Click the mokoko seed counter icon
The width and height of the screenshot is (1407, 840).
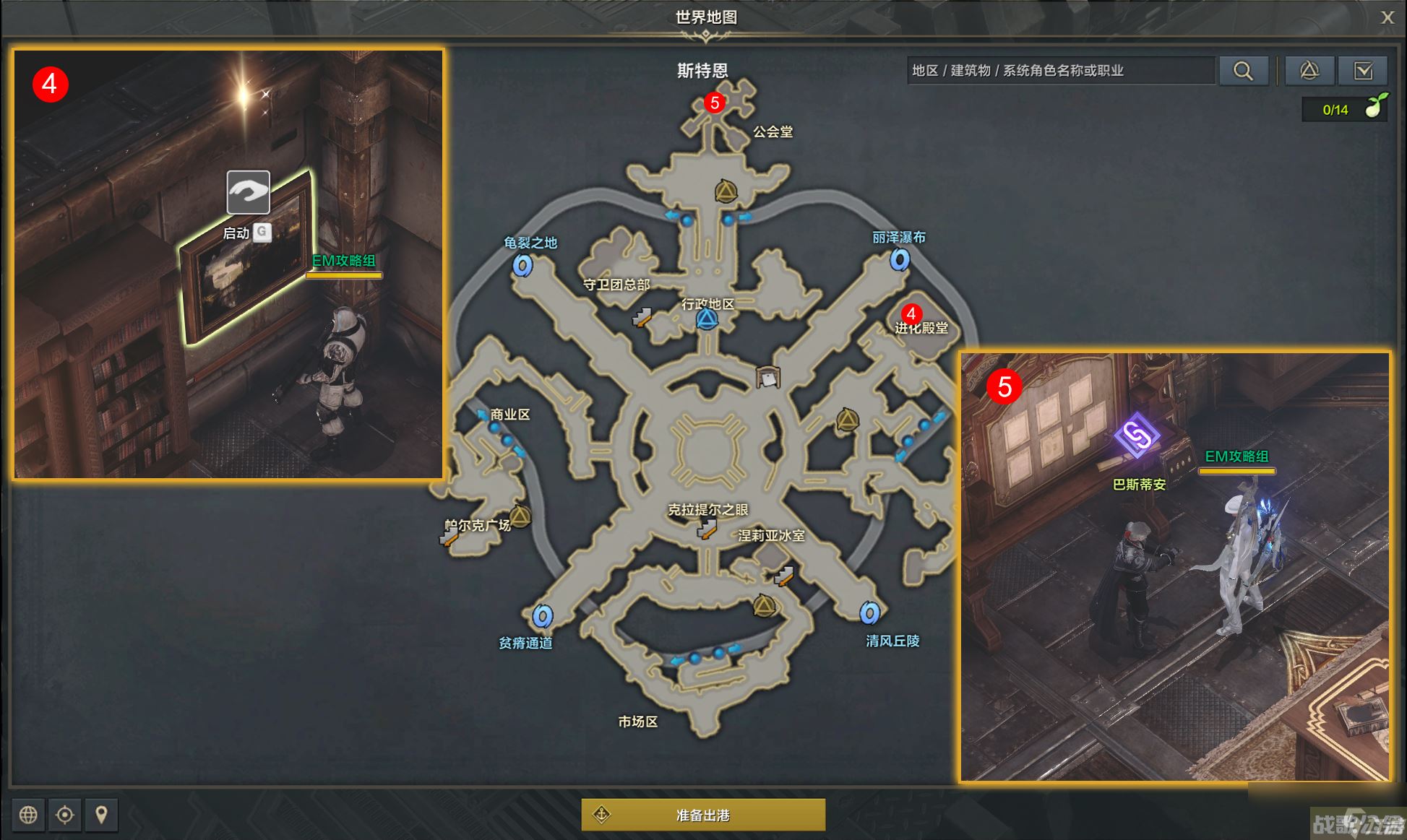1374,108
